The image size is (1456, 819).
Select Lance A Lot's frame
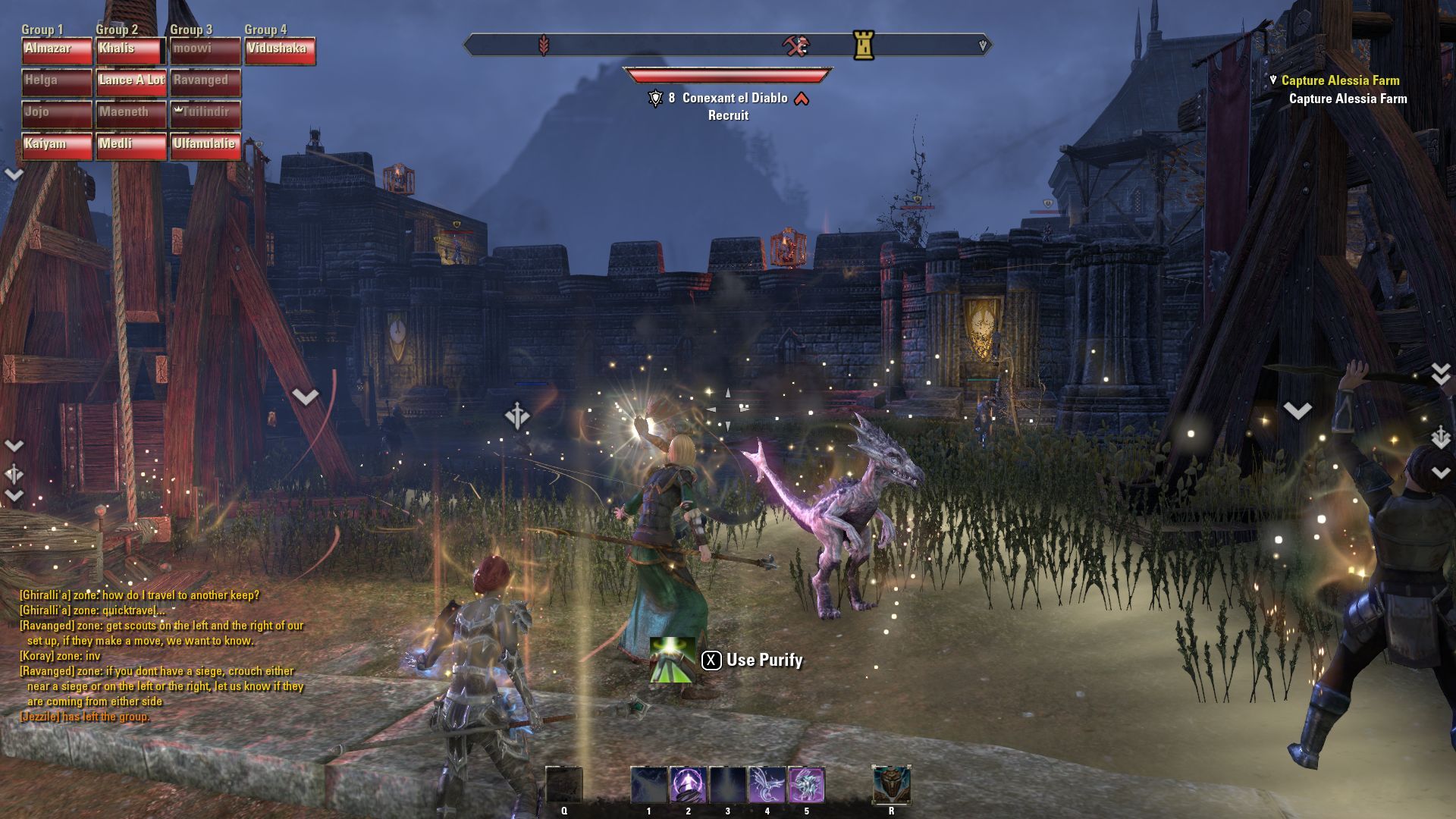[131, 83]
